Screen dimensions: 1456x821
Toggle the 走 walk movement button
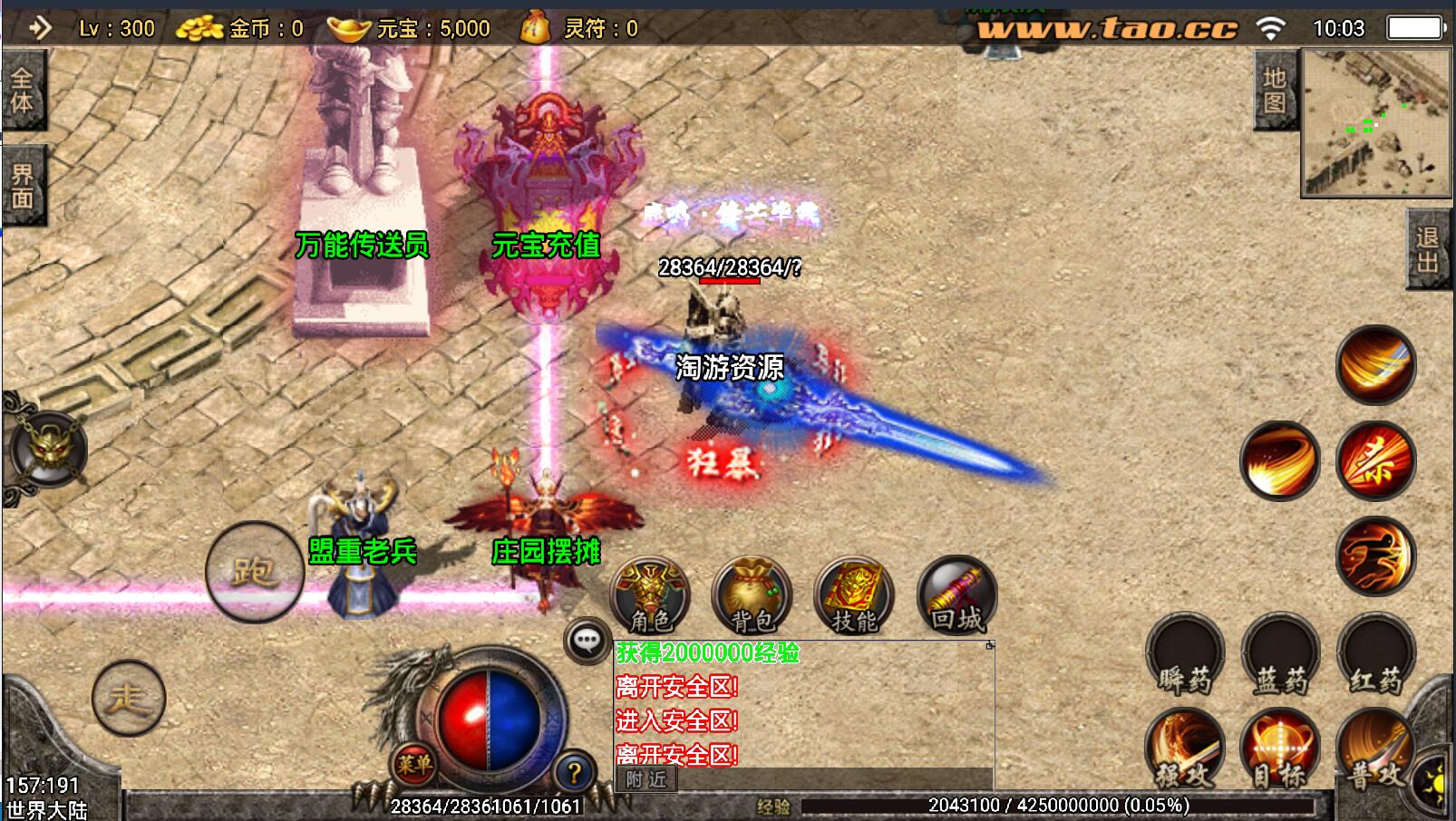click(128, 698)
